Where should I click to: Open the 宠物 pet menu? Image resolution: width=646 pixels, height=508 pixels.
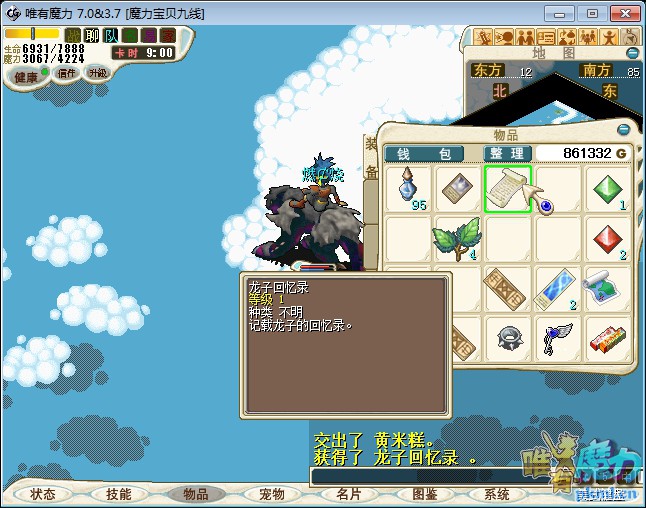pos(271,494)
